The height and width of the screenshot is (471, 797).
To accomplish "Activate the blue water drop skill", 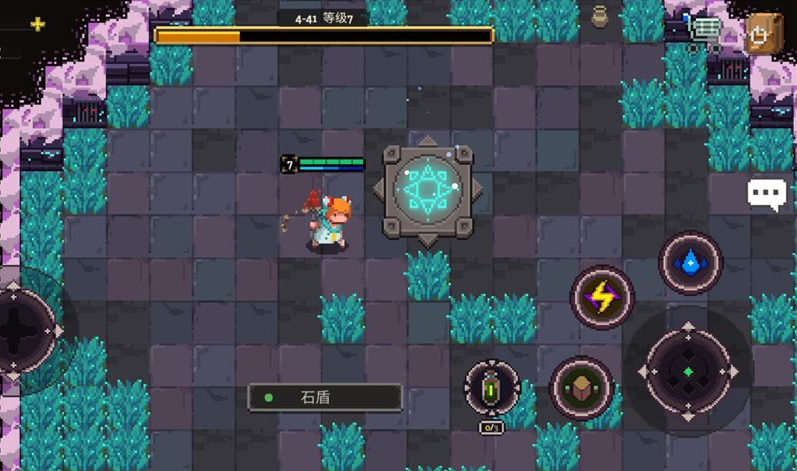I will [690, 263].
